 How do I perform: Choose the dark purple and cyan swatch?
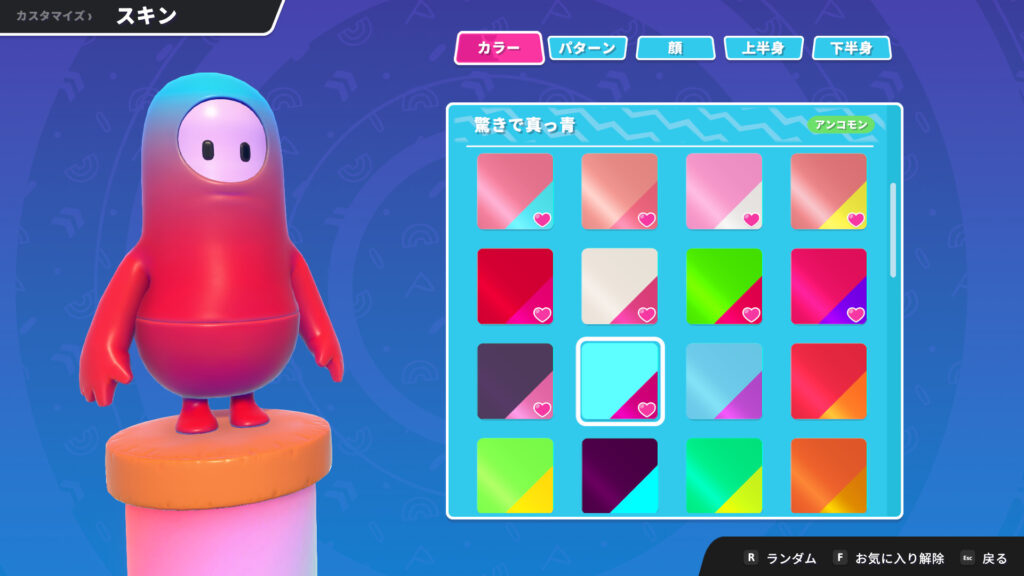pos(620,475)
